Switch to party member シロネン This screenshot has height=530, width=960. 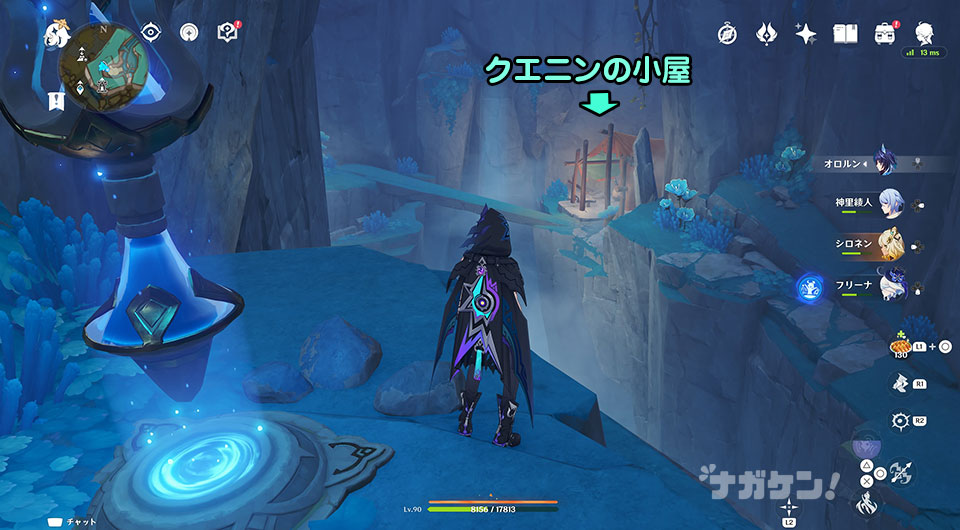(893, 246)
